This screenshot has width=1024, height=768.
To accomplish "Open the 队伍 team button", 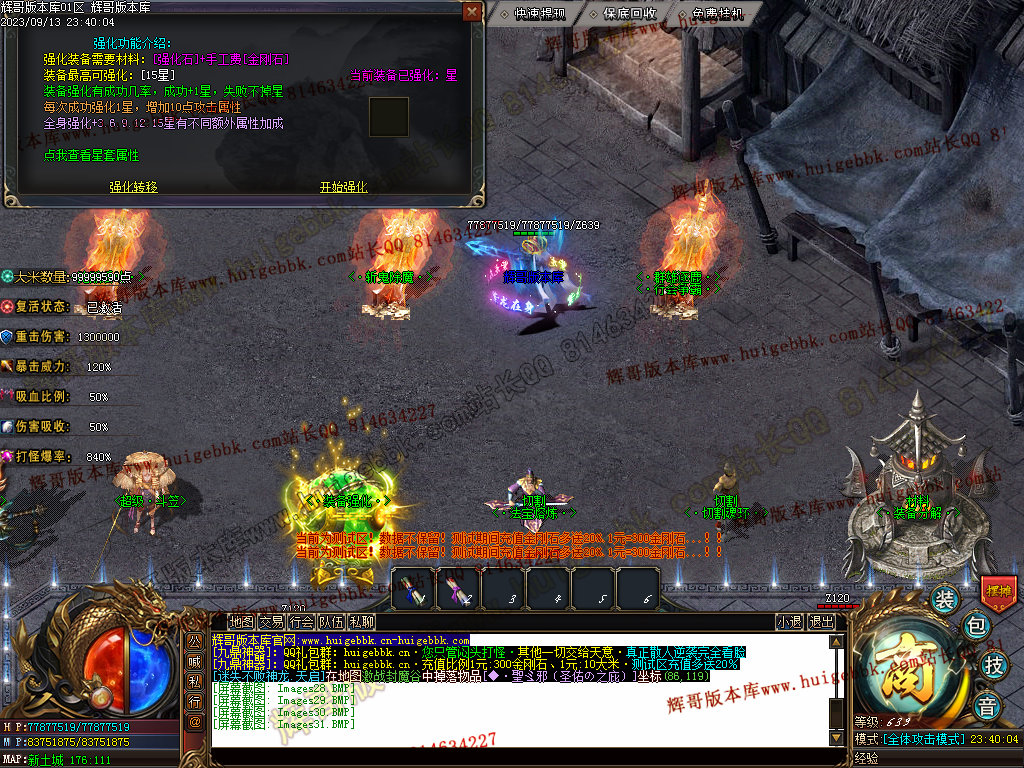I will click(331, 622).
